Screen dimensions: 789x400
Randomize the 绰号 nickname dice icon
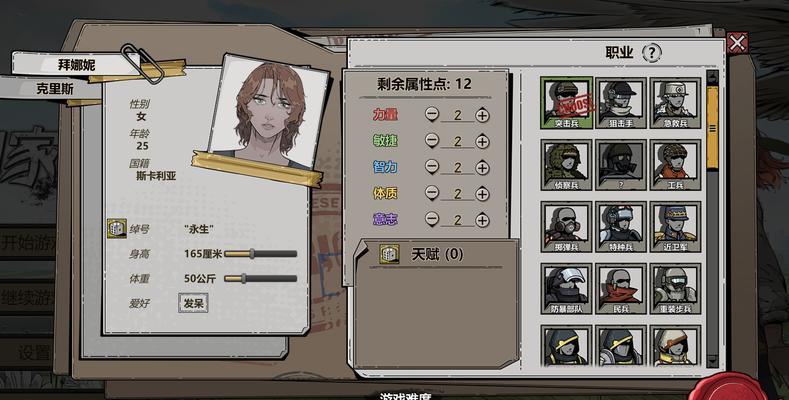pos(116,229)
